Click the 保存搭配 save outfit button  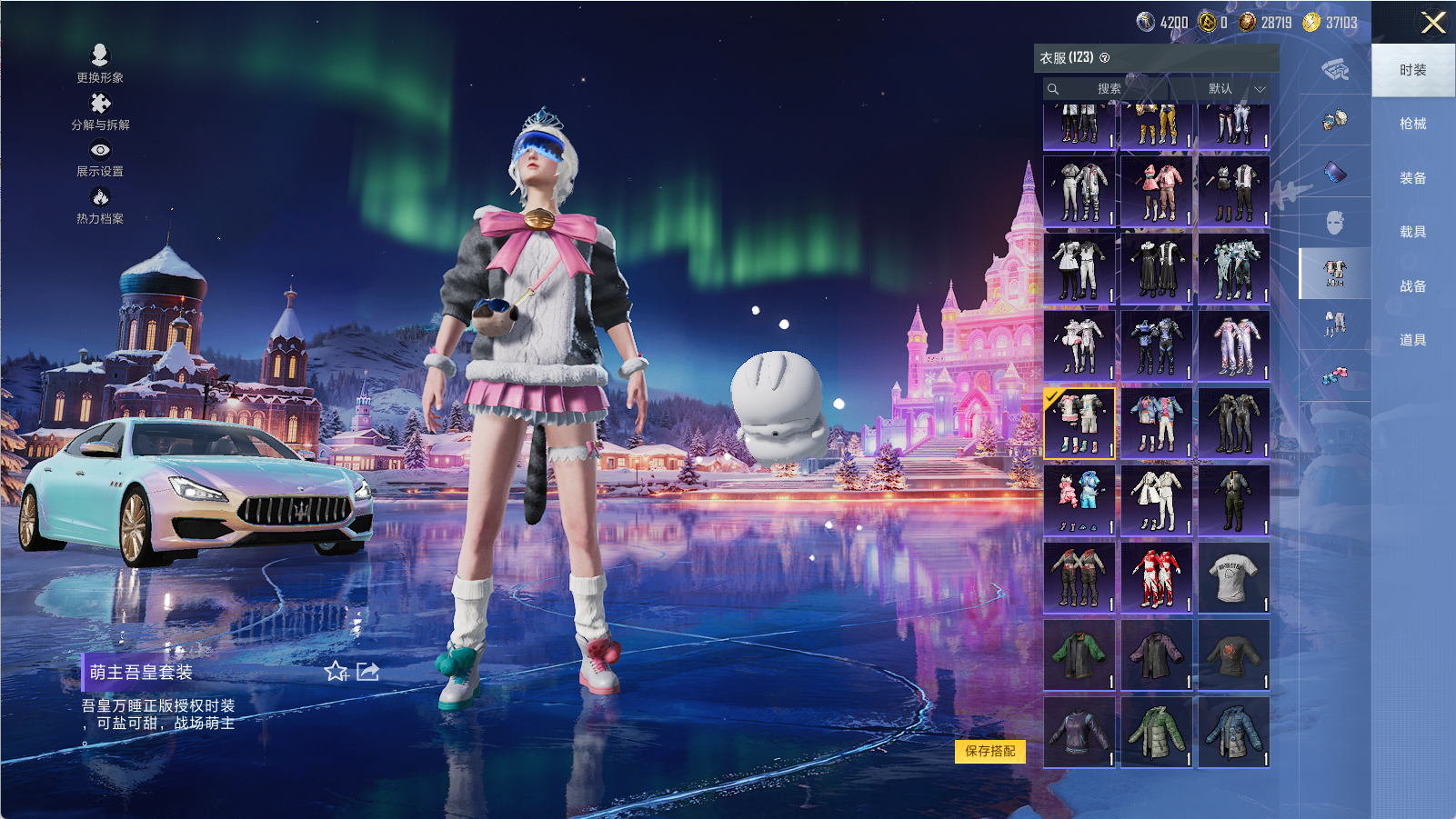point(989,751)
